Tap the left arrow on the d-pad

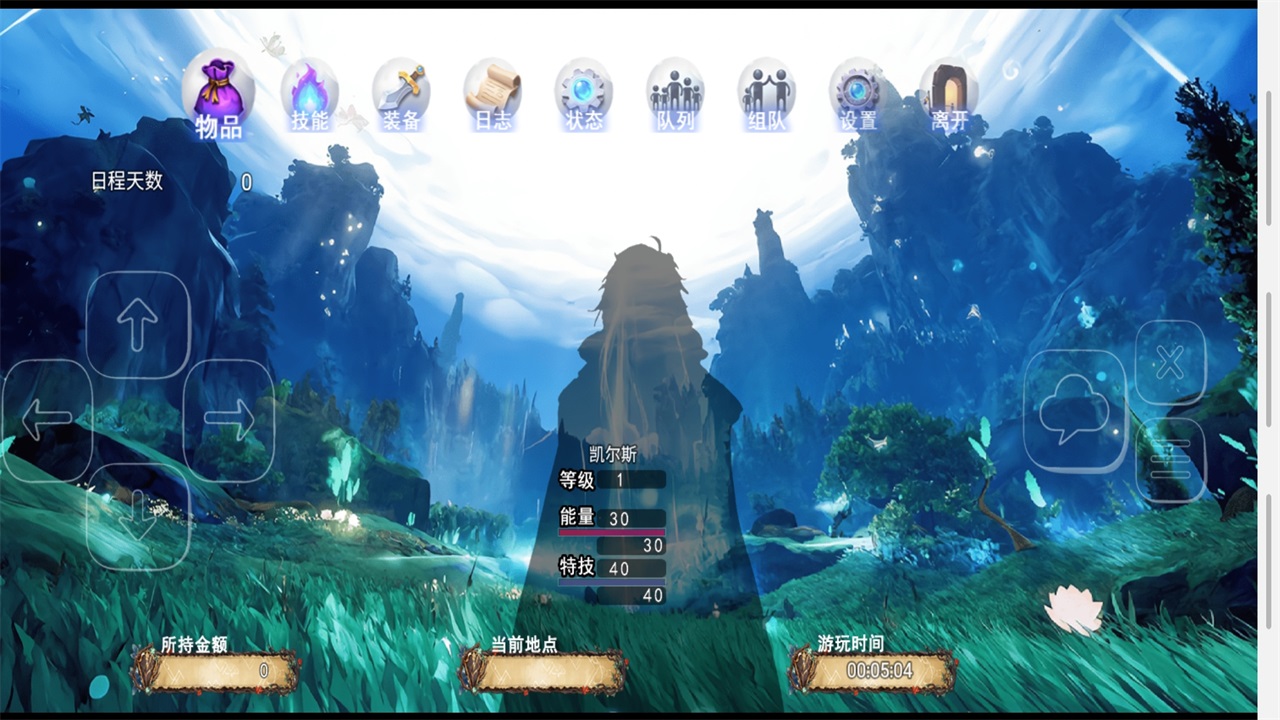tap(47, 421)
